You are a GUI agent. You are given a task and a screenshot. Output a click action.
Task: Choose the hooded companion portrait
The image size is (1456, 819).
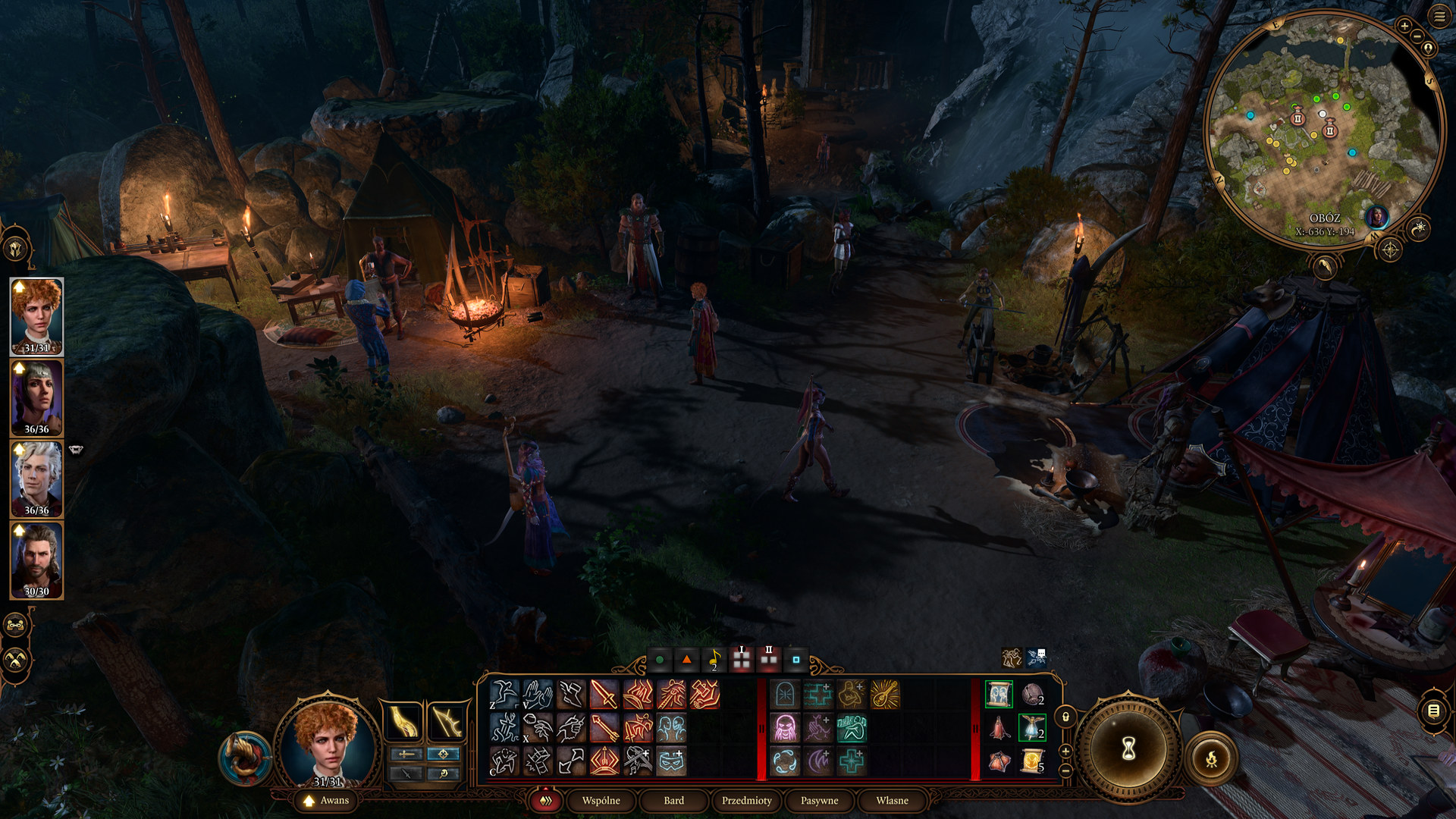pyautogui.click(x=36, y=398)
